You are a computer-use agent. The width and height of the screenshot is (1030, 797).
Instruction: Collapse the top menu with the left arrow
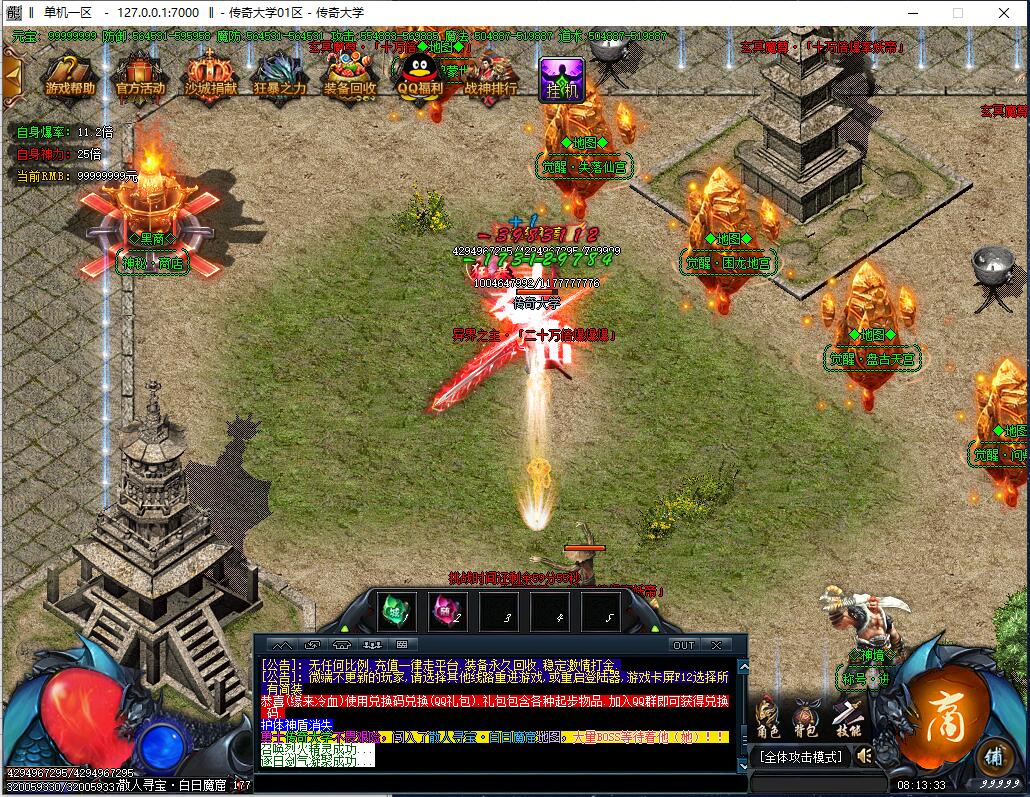[x=11, y=73]
